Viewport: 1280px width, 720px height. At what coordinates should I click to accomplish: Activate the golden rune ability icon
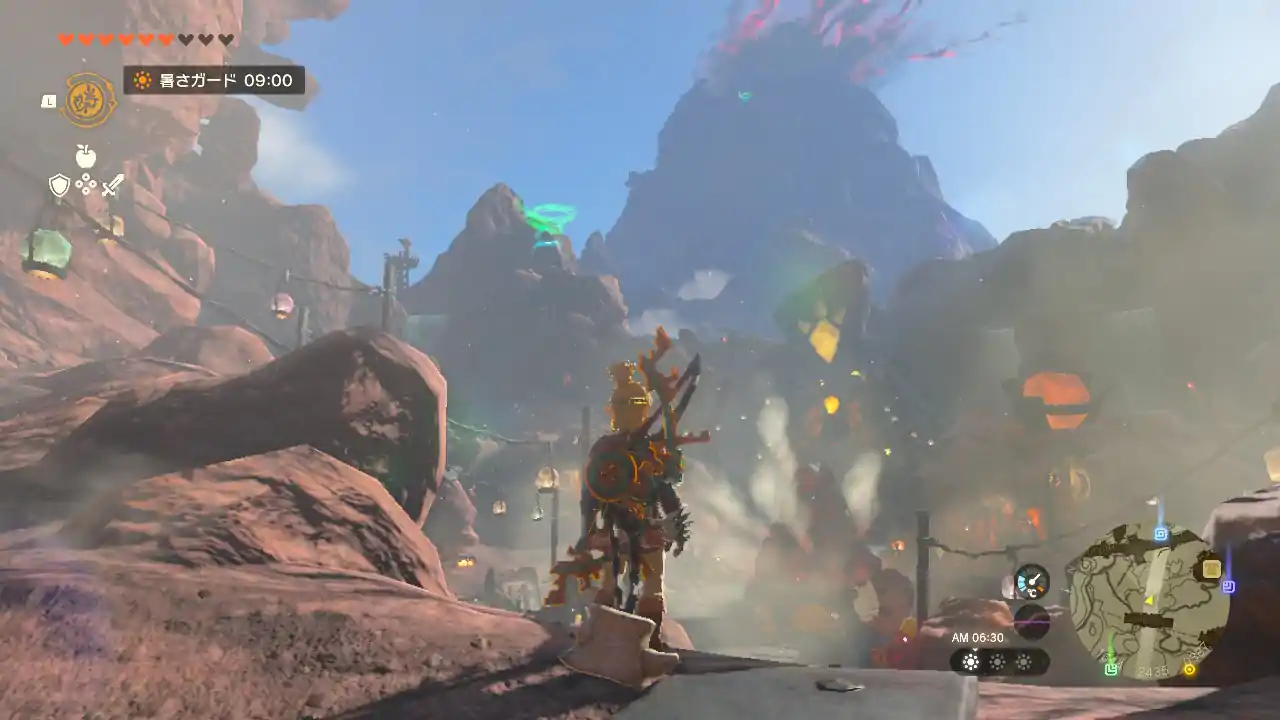(x=89, y=100)
